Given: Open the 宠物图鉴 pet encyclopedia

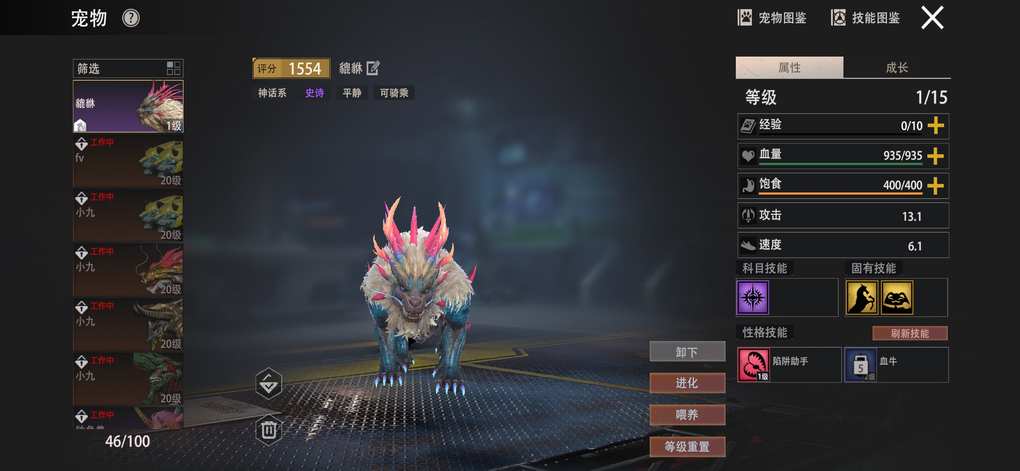Looking at the screenshot, I should (772, 18).
